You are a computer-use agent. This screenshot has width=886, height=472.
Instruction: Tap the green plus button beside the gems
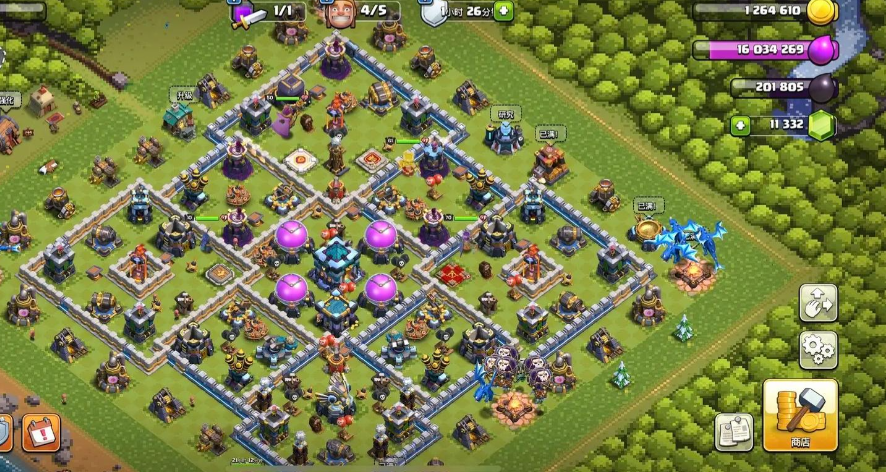(x=740, y=125)
